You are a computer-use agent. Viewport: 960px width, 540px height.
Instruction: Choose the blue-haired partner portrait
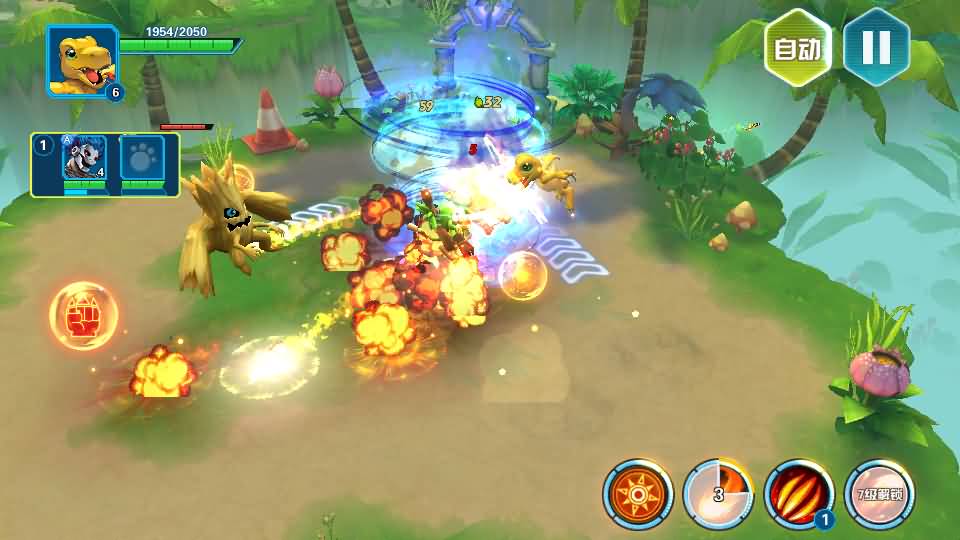(x=84, y=158)
